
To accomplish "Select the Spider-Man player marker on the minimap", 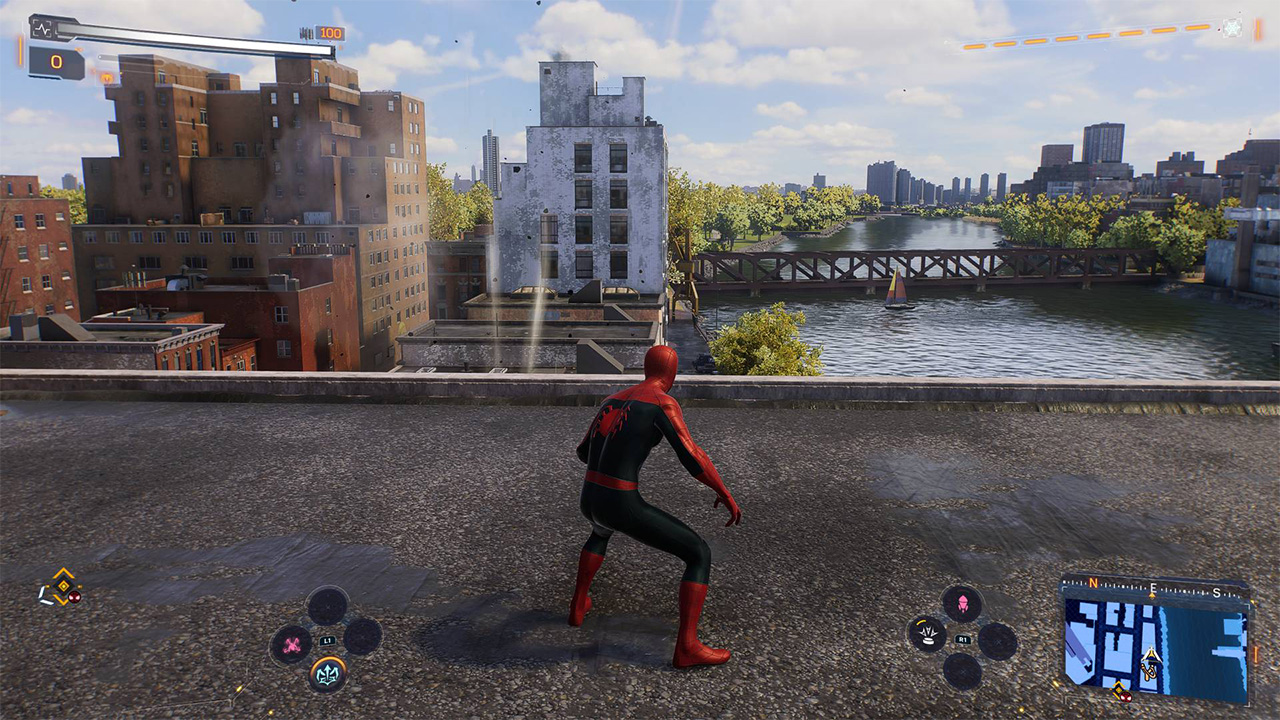I will click(x=1150, y=655).
